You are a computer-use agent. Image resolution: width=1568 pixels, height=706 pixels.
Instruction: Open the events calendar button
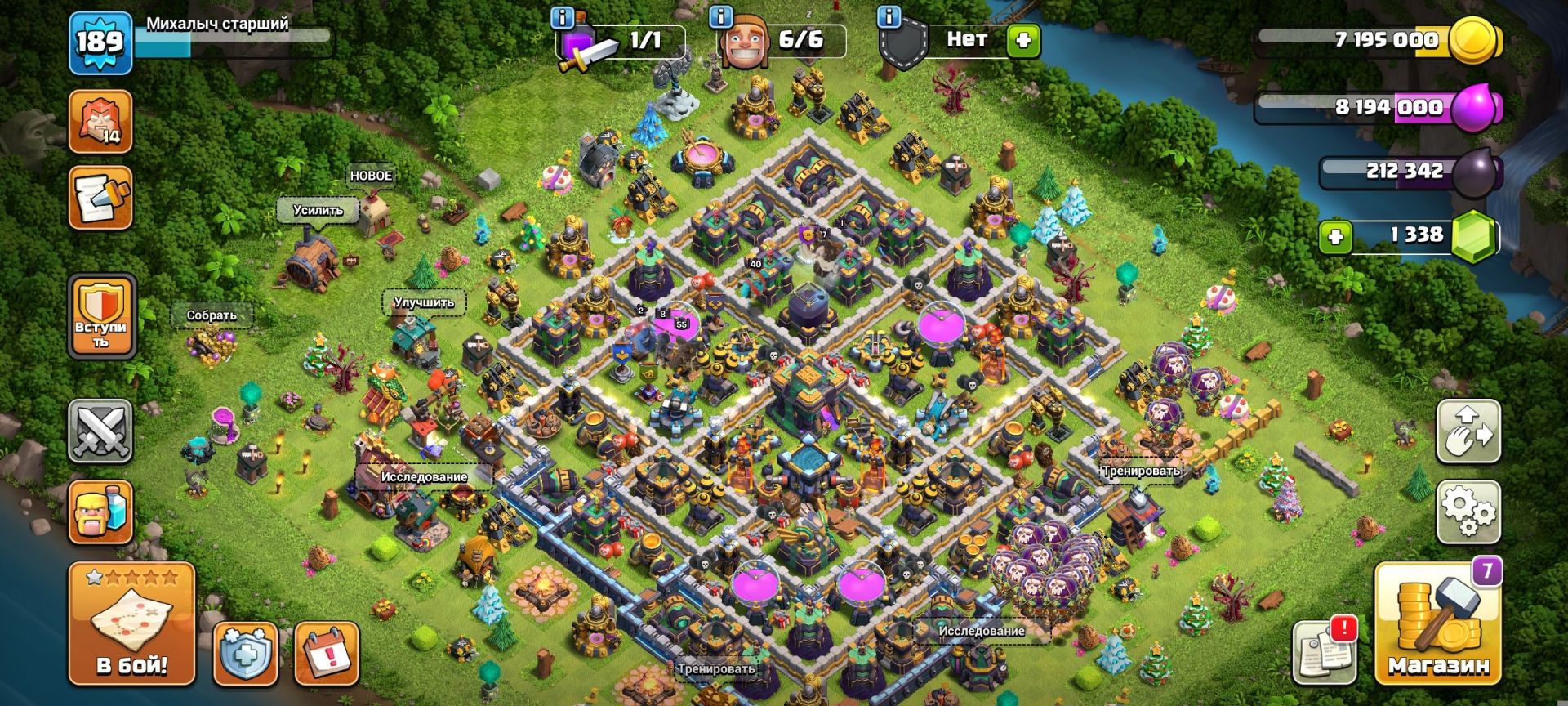click(327, 654)
